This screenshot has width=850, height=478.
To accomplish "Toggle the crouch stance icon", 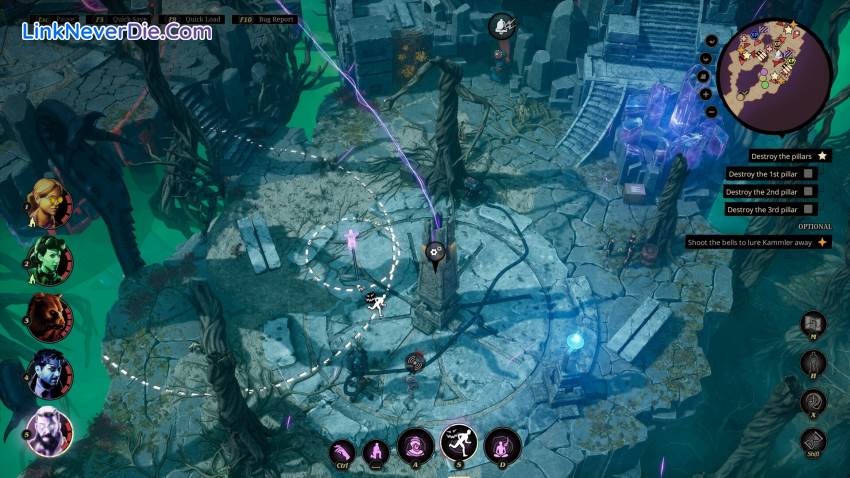I will 376,453.
